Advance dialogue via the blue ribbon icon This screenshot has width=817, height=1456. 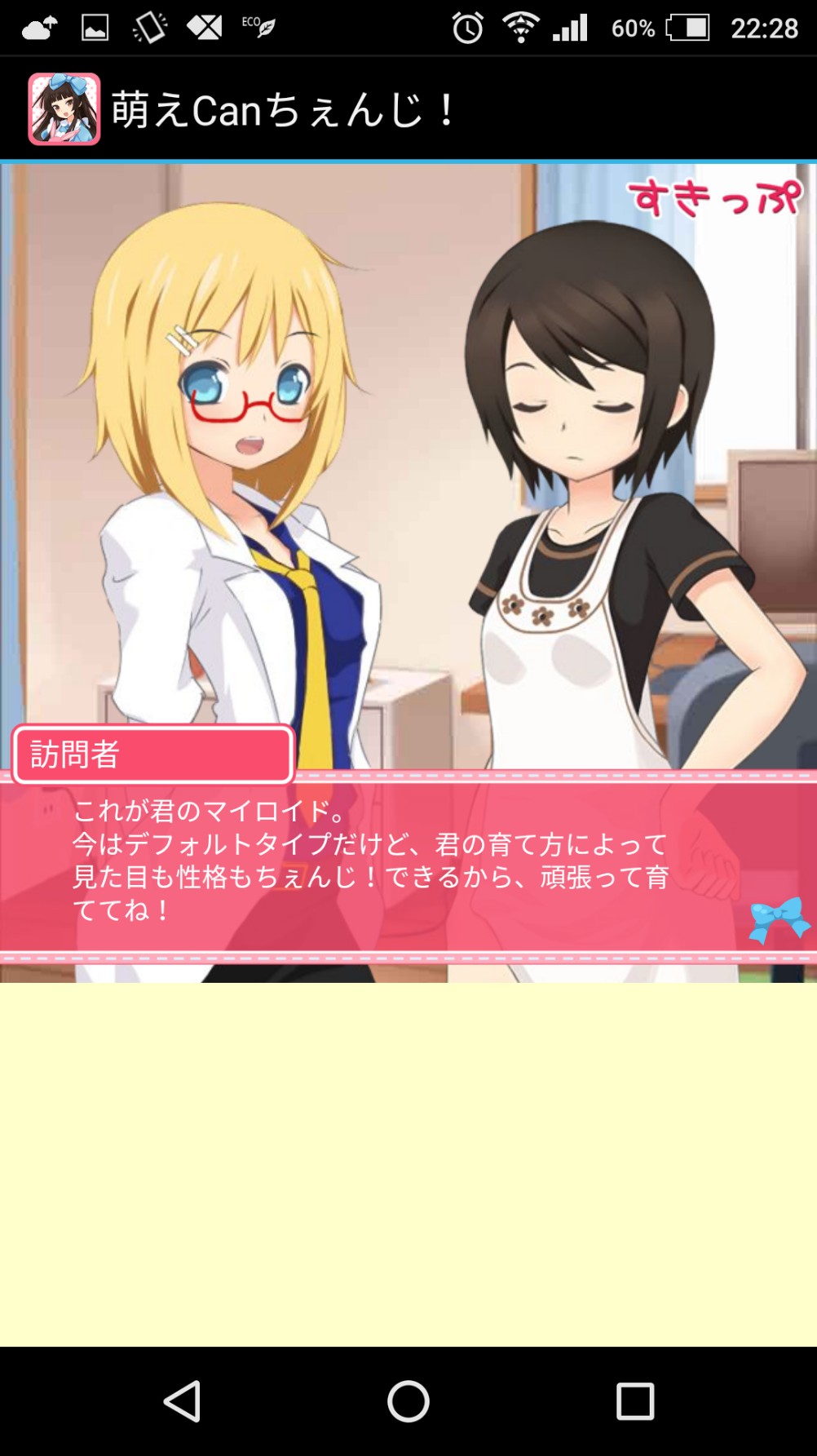tap(779, 919)
